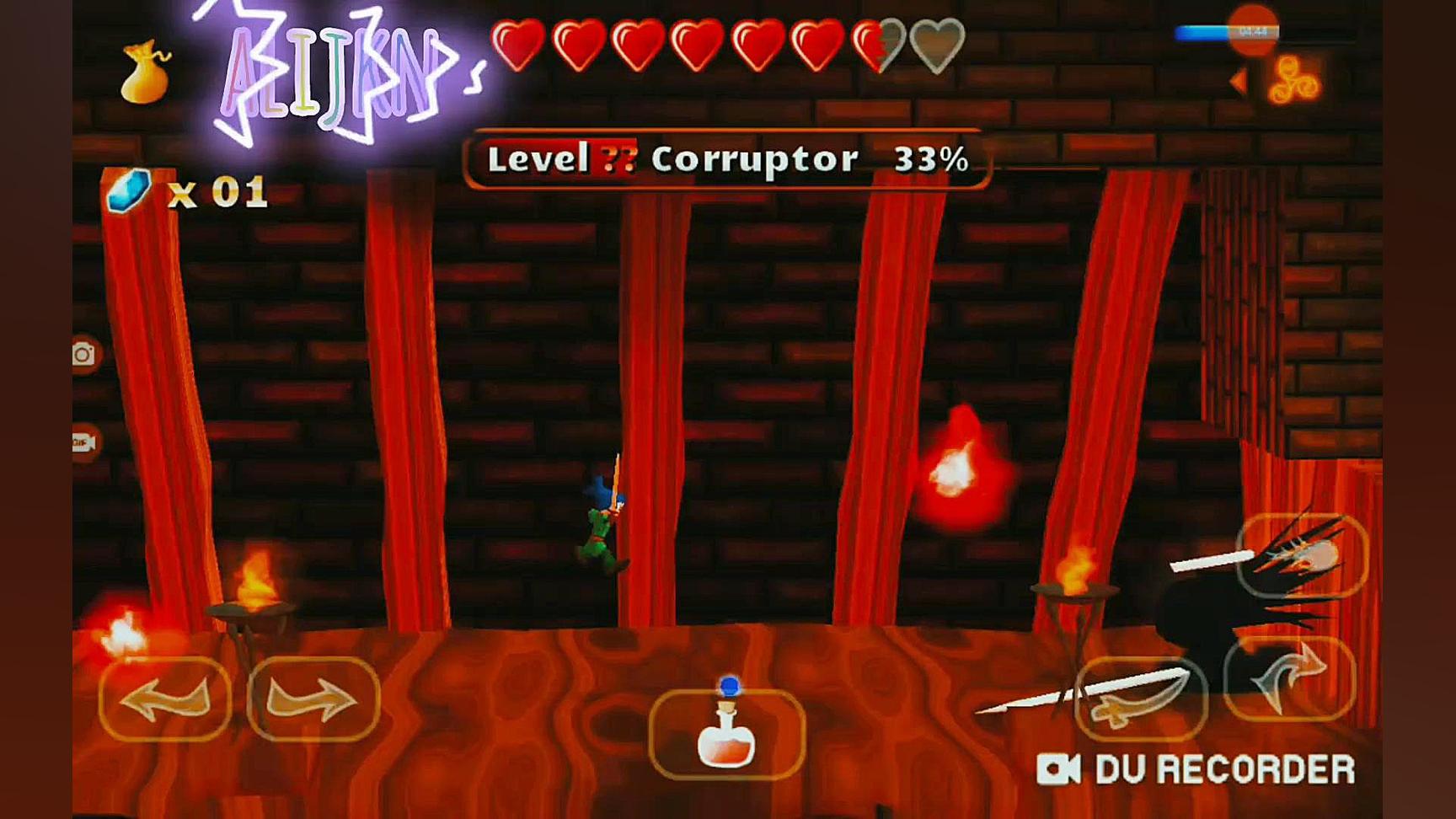Image resolution: width=1456 pixels, height=819 pixels.
Task: Tap the jump arrow button
Action: 1289,678
